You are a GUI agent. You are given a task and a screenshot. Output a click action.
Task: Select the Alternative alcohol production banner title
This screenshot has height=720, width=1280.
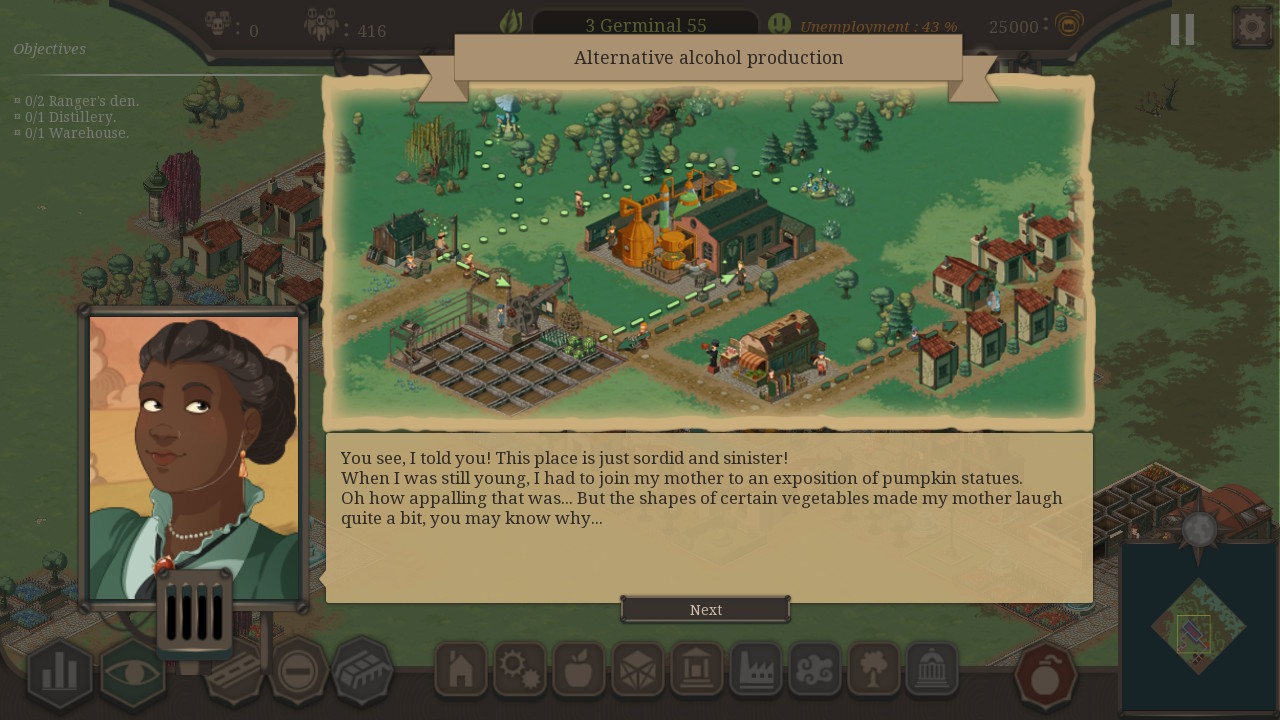[x=707, y=58]
